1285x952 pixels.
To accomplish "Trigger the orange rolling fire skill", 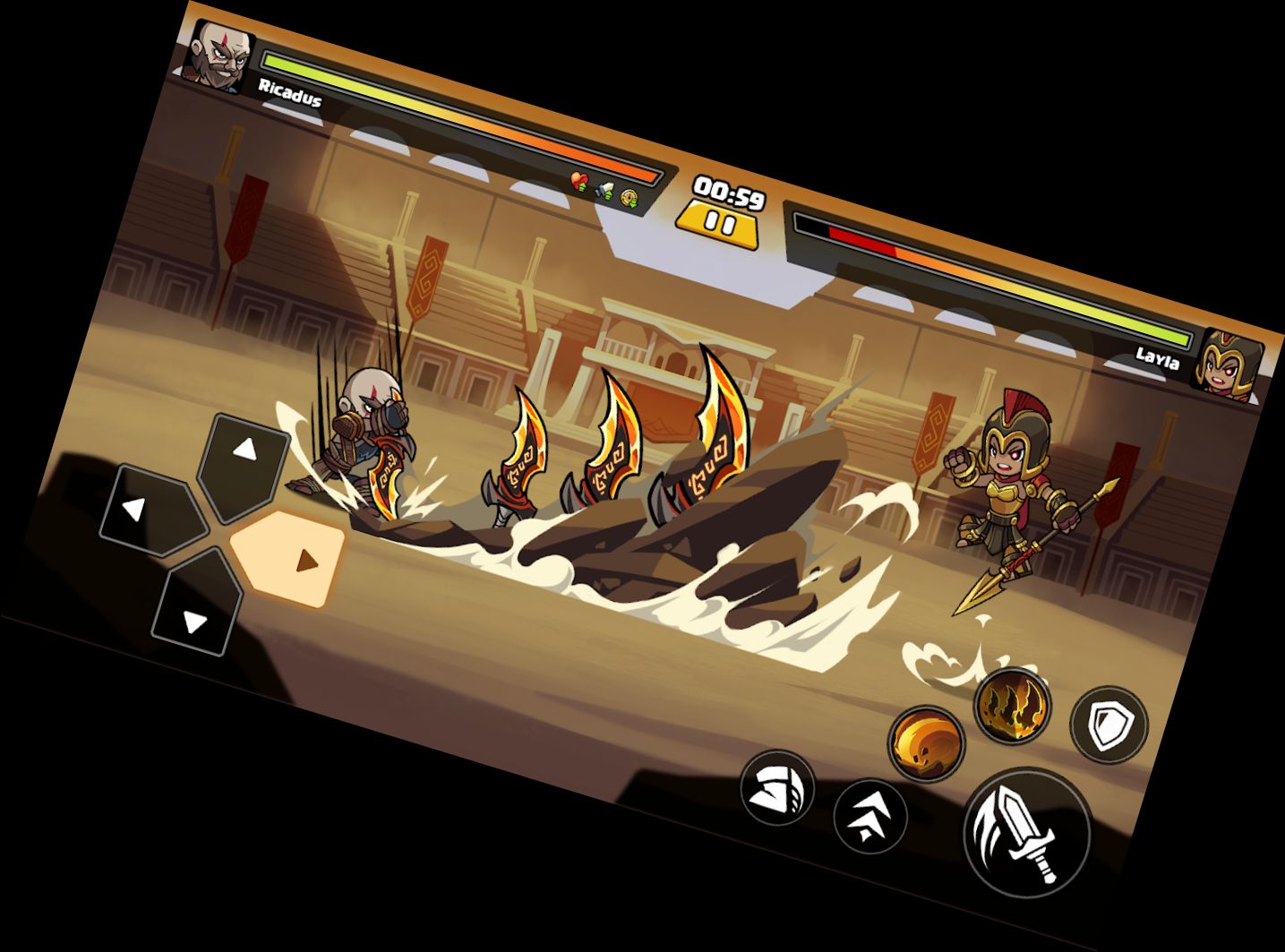I will (x=927, y=743).
